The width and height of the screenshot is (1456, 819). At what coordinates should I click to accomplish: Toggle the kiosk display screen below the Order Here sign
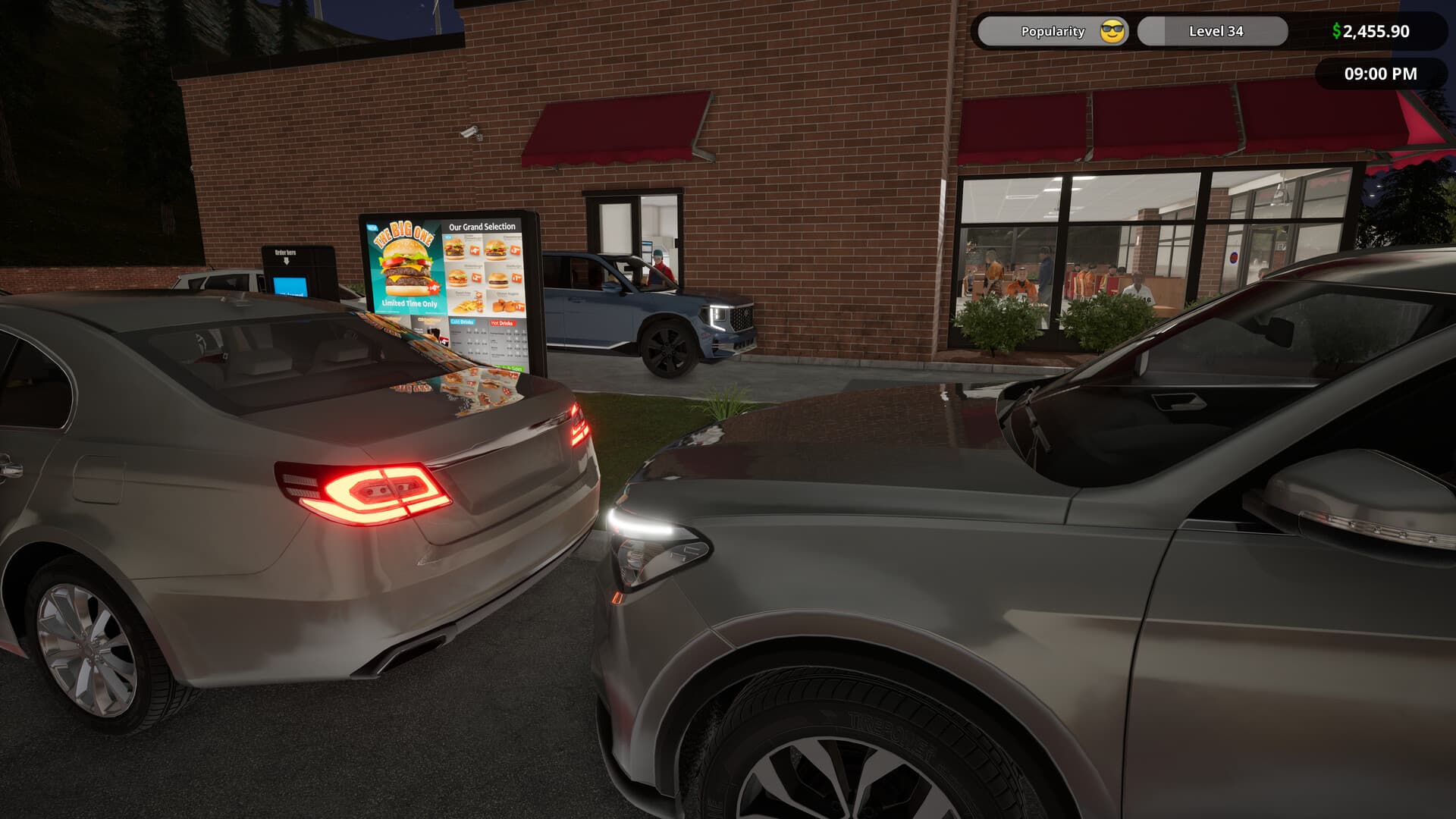coord(290,287)
